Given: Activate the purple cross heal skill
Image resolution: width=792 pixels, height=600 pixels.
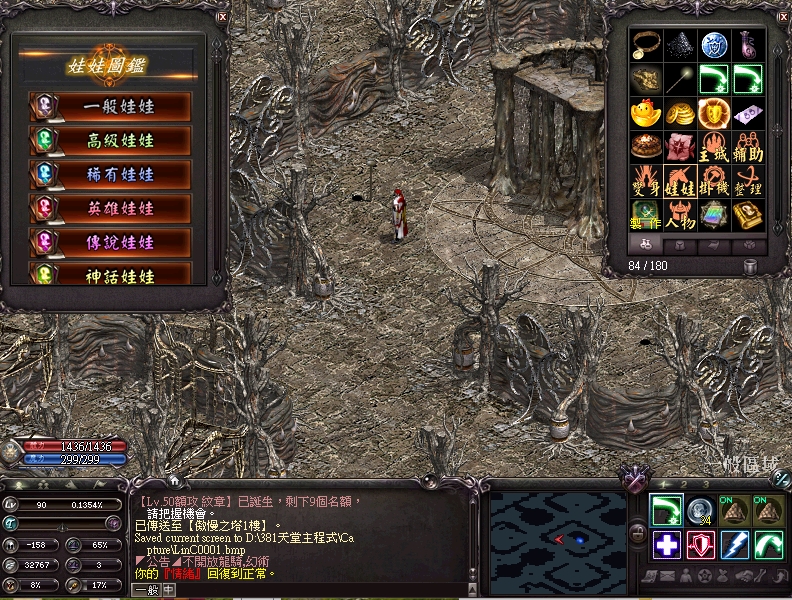Looking at the screenshot, I should click(x=667, y=545).
